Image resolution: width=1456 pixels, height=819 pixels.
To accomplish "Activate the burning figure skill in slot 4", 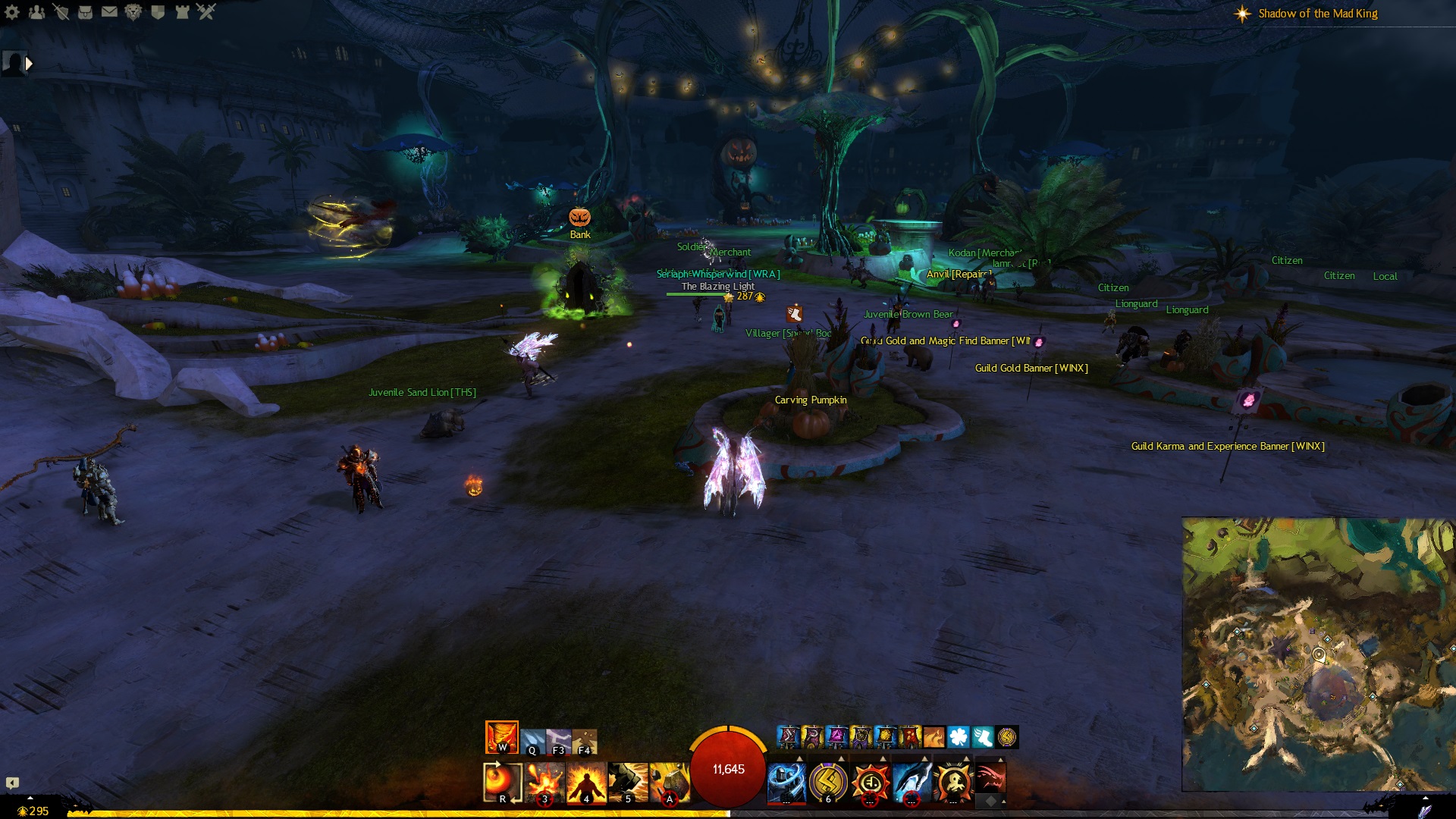I will [586, 782].
